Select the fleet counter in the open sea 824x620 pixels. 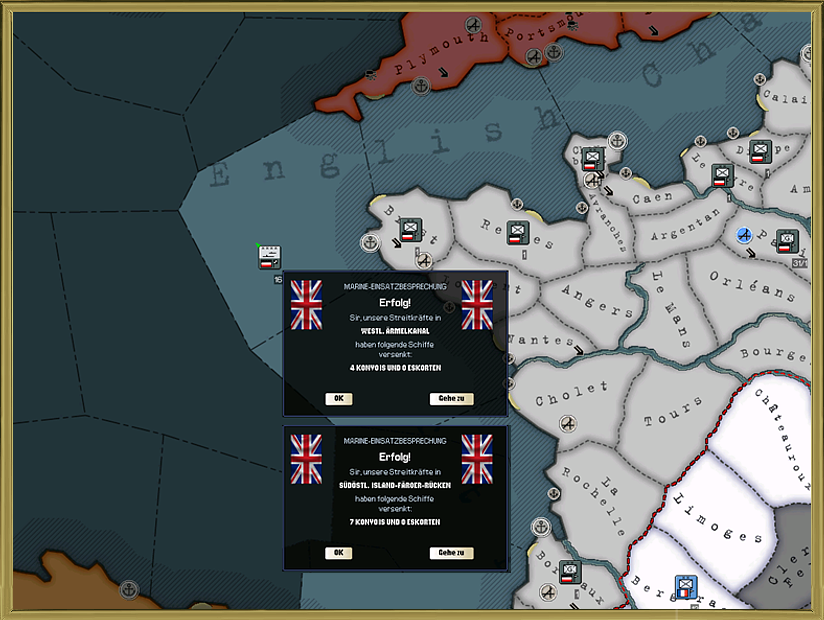[x=269, y=259]
